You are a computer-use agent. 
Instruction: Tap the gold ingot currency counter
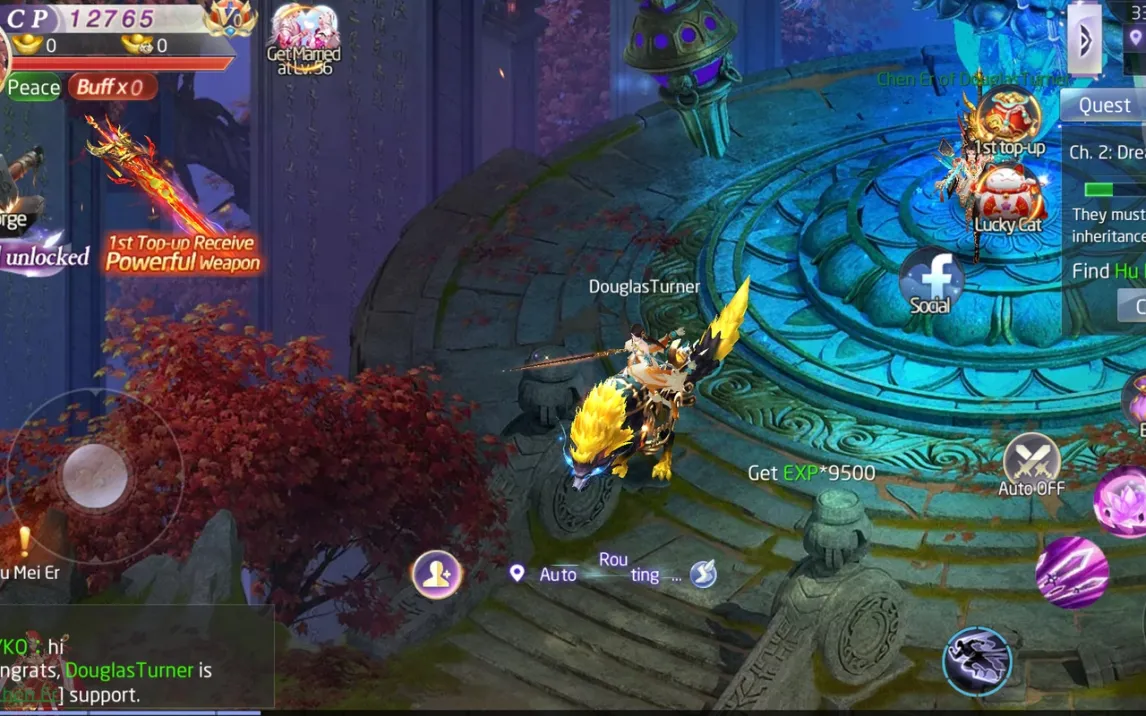(38, 45)
